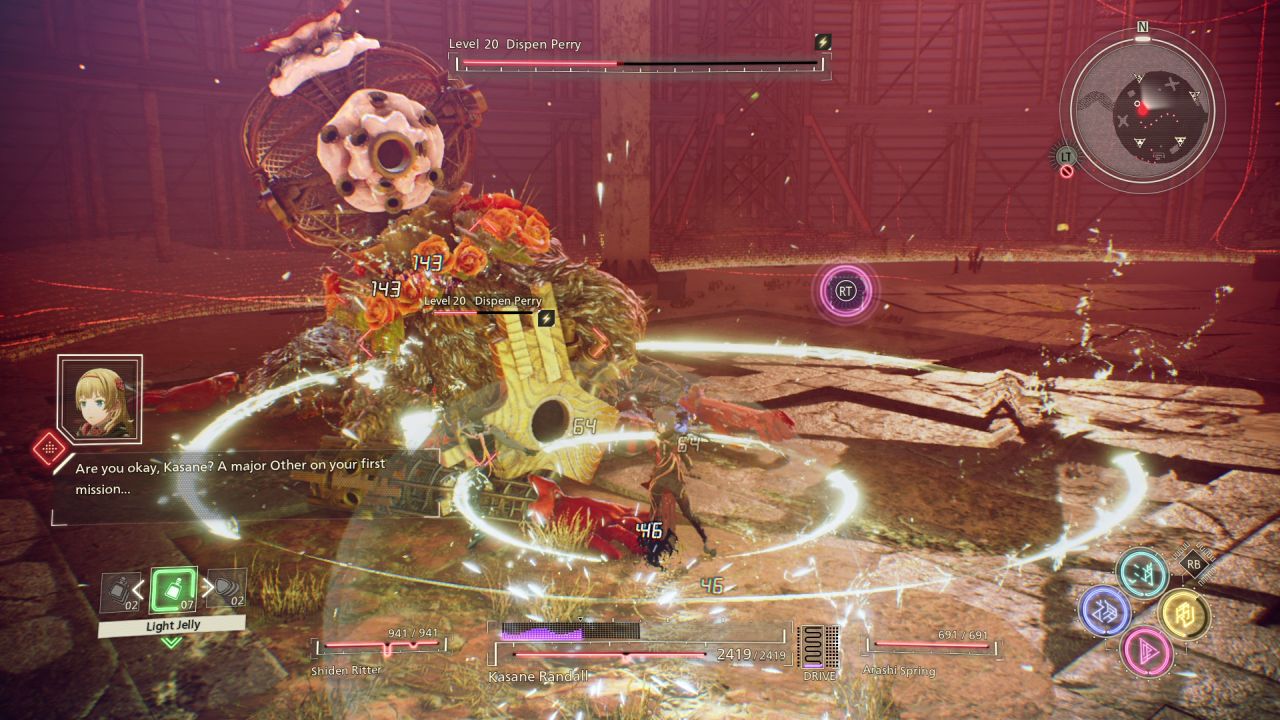Screen dimensions: 1280x720
Task: Select the greyed stacked-shields item slot
Action: tap(226, 589)
